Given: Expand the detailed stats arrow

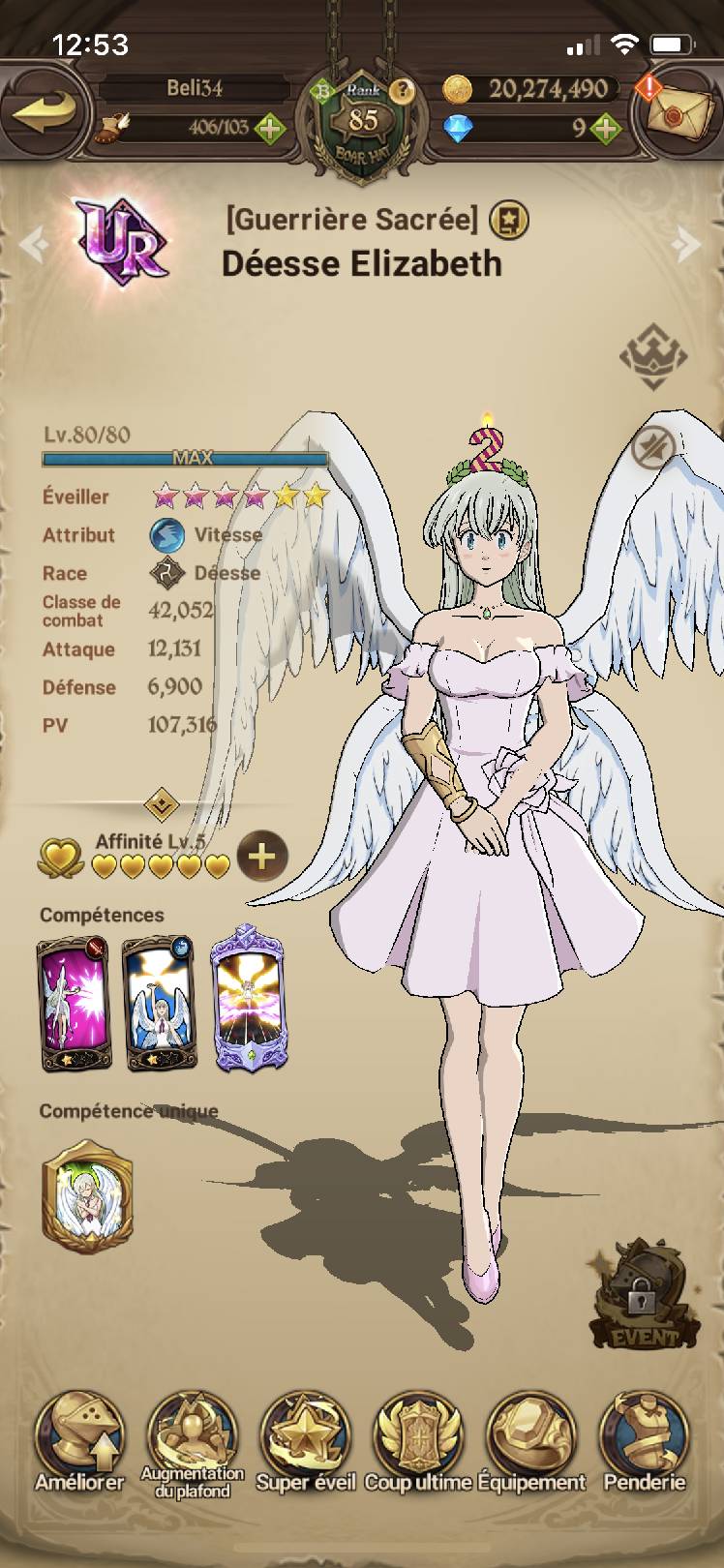Looking at the screenshot, I should click(x=161, y=803).
